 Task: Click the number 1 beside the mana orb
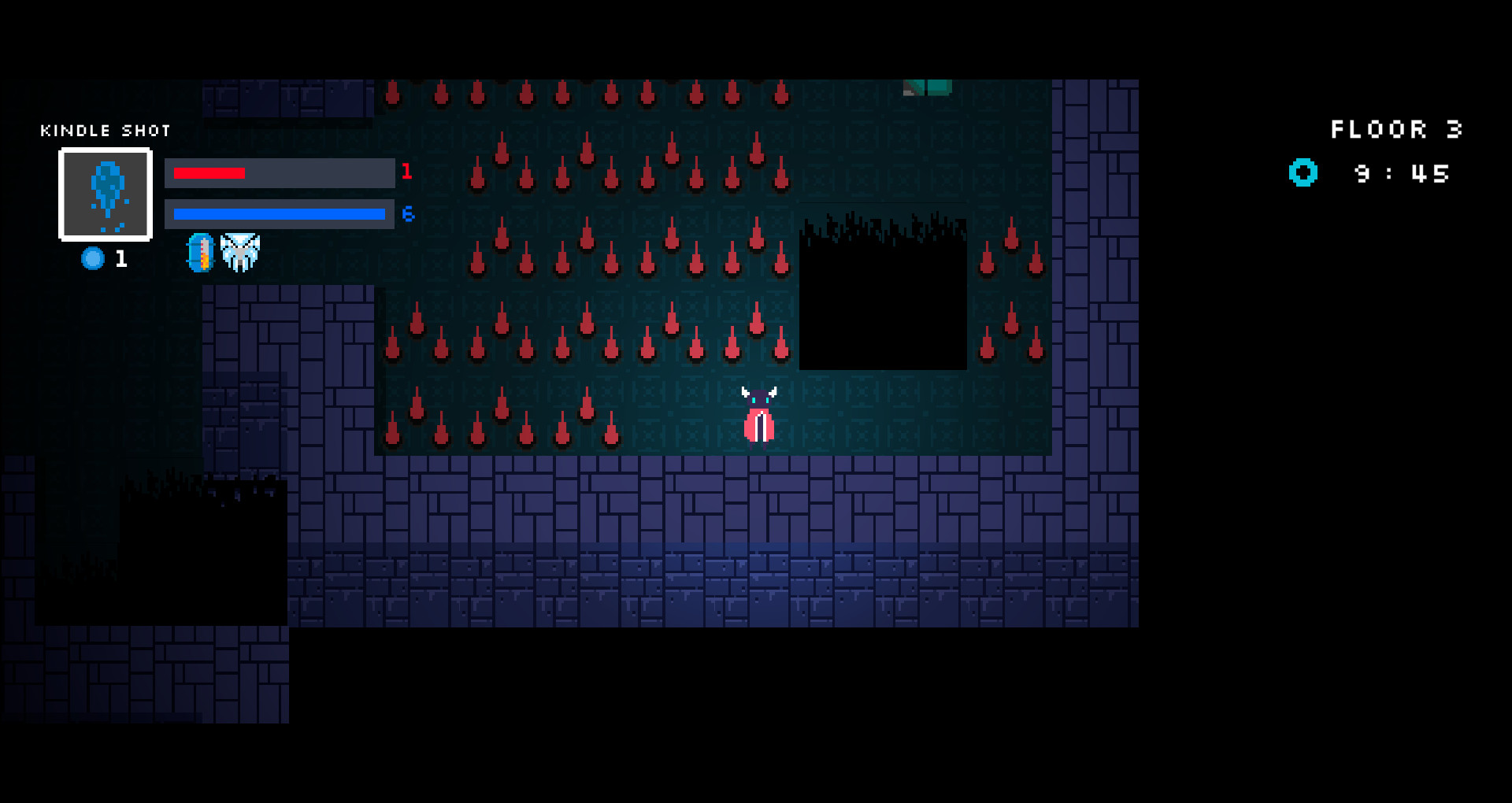pos(120,259)
